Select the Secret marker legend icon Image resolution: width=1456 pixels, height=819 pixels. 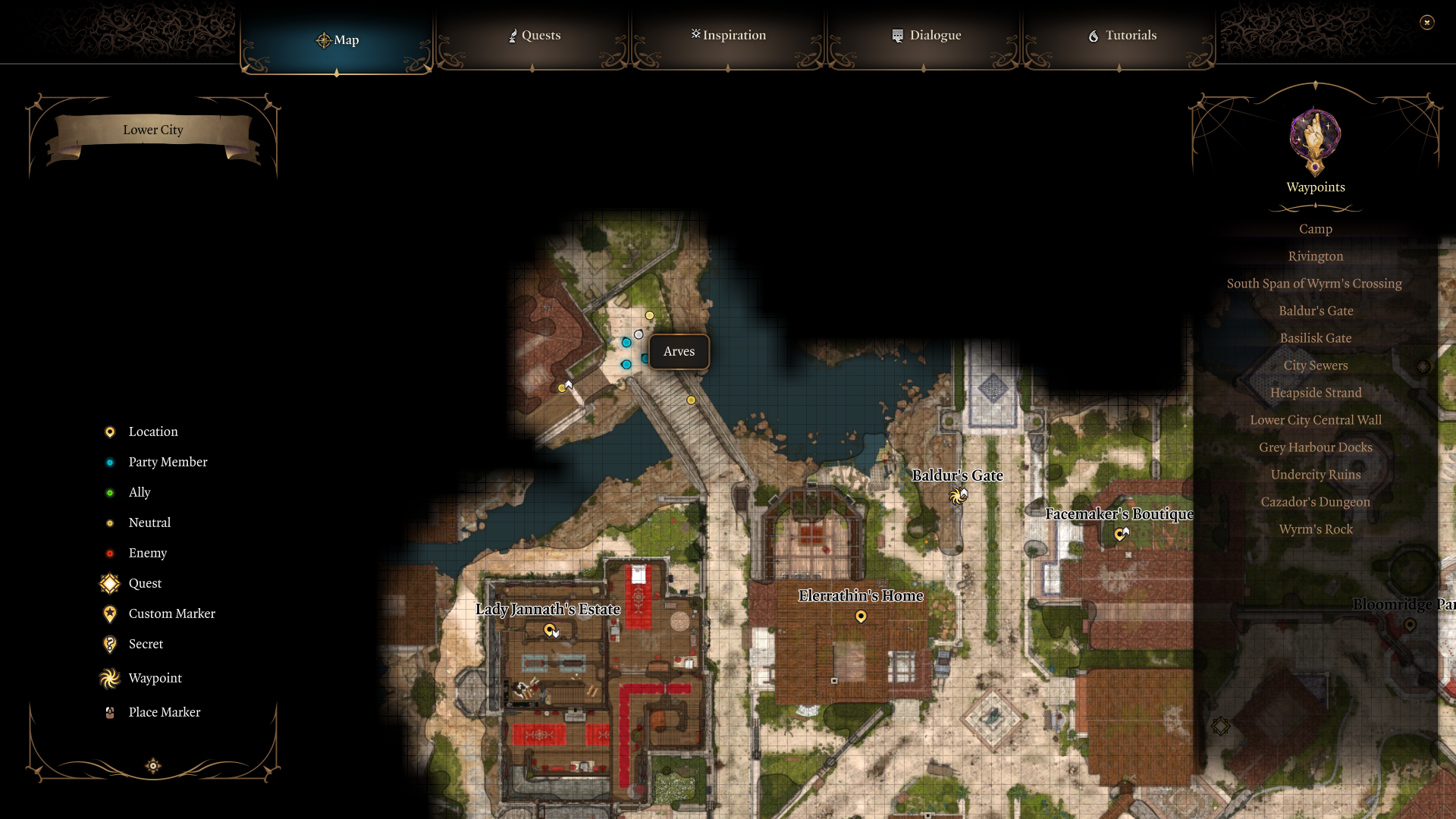108,644
